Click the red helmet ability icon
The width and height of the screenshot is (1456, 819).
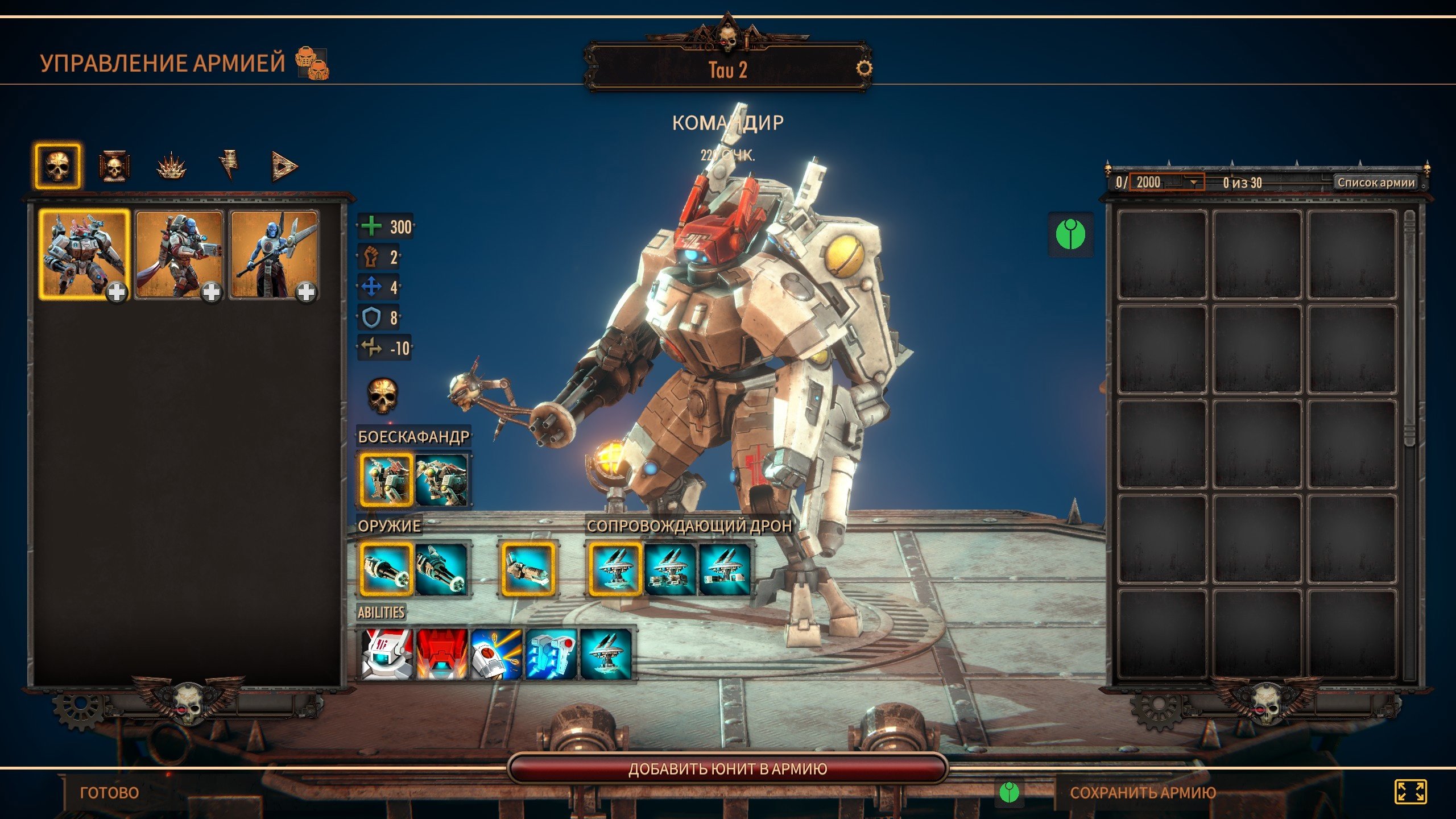(442, 654)
